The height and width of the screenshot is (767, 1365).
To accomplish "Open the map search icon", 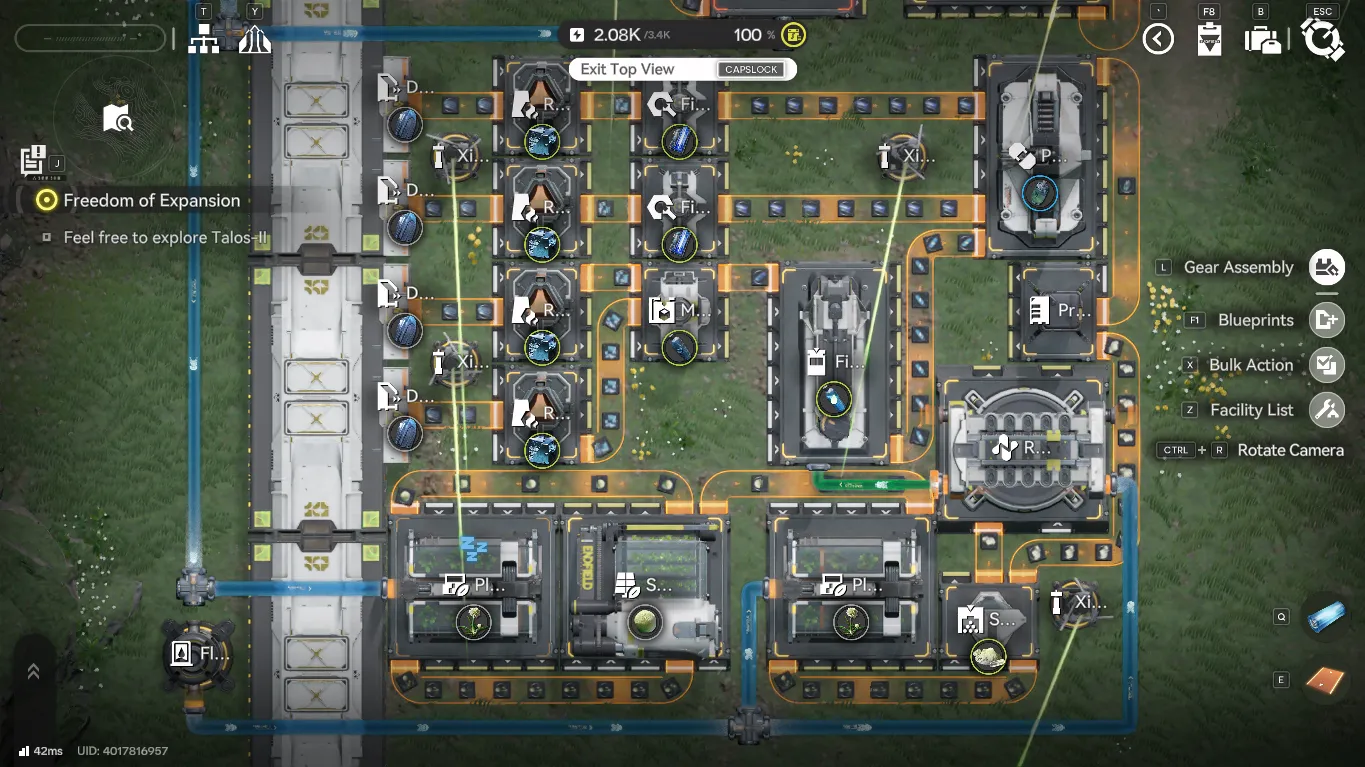I will tap(117, 119).
